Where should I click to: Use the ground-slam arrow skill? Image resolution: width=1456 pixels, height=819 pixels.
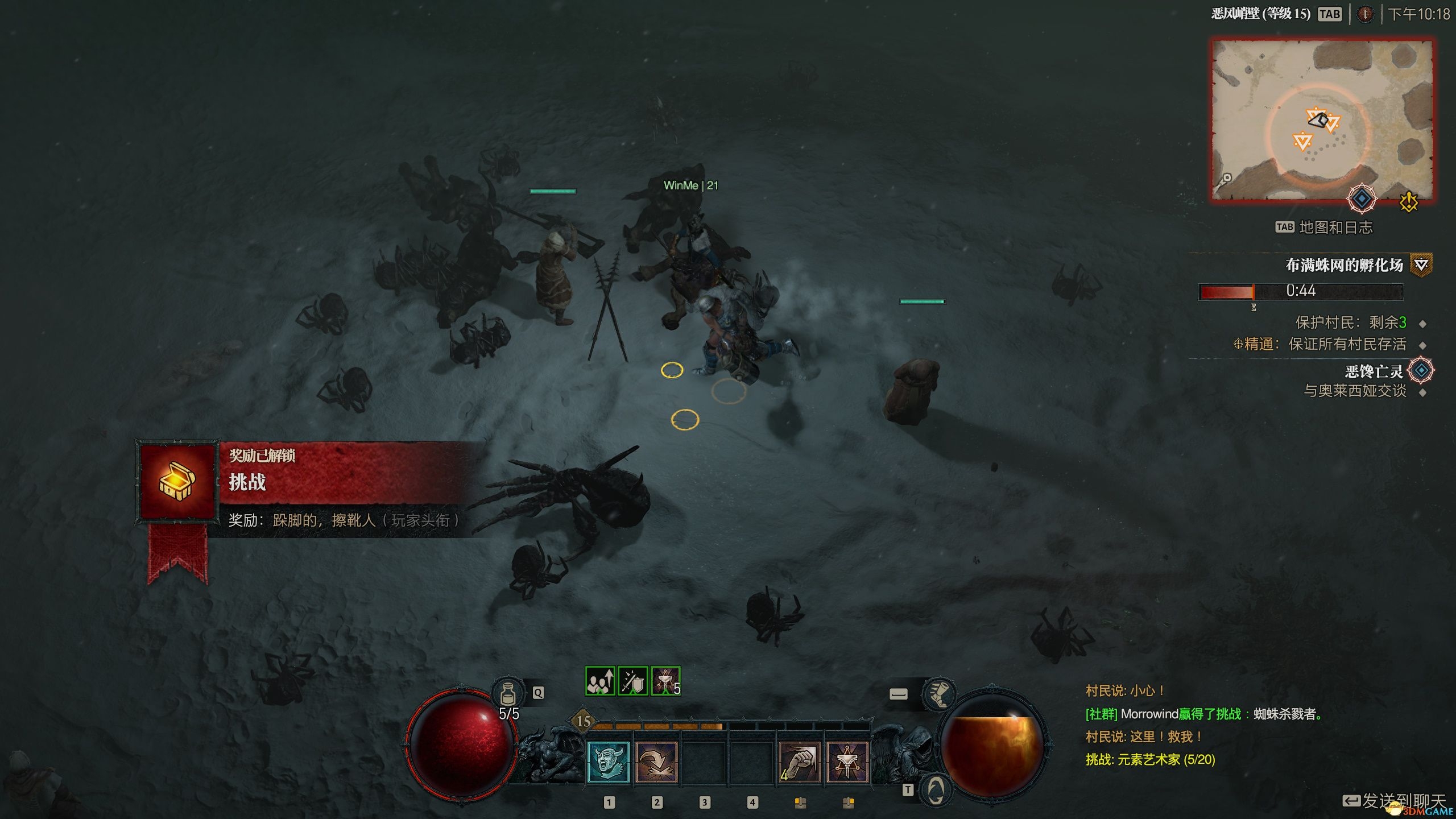pyautogui.click(x=656, y=762)
